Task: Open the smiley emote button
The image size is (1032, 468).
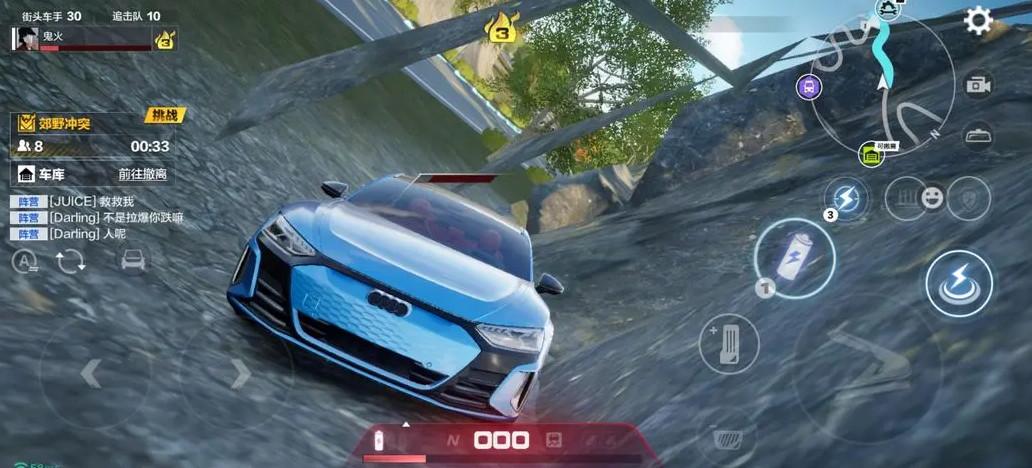Action: pos(932,198)
